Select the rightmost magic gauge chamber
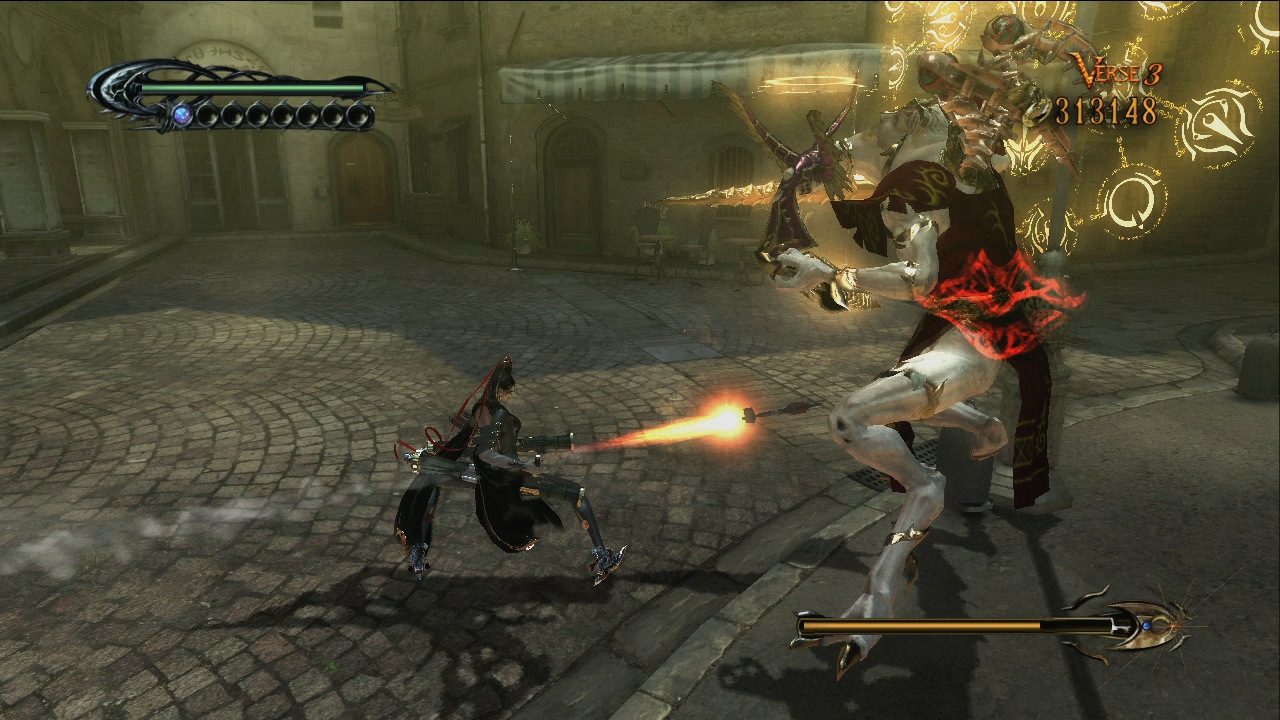1280x720 pixels. point(361,117)
